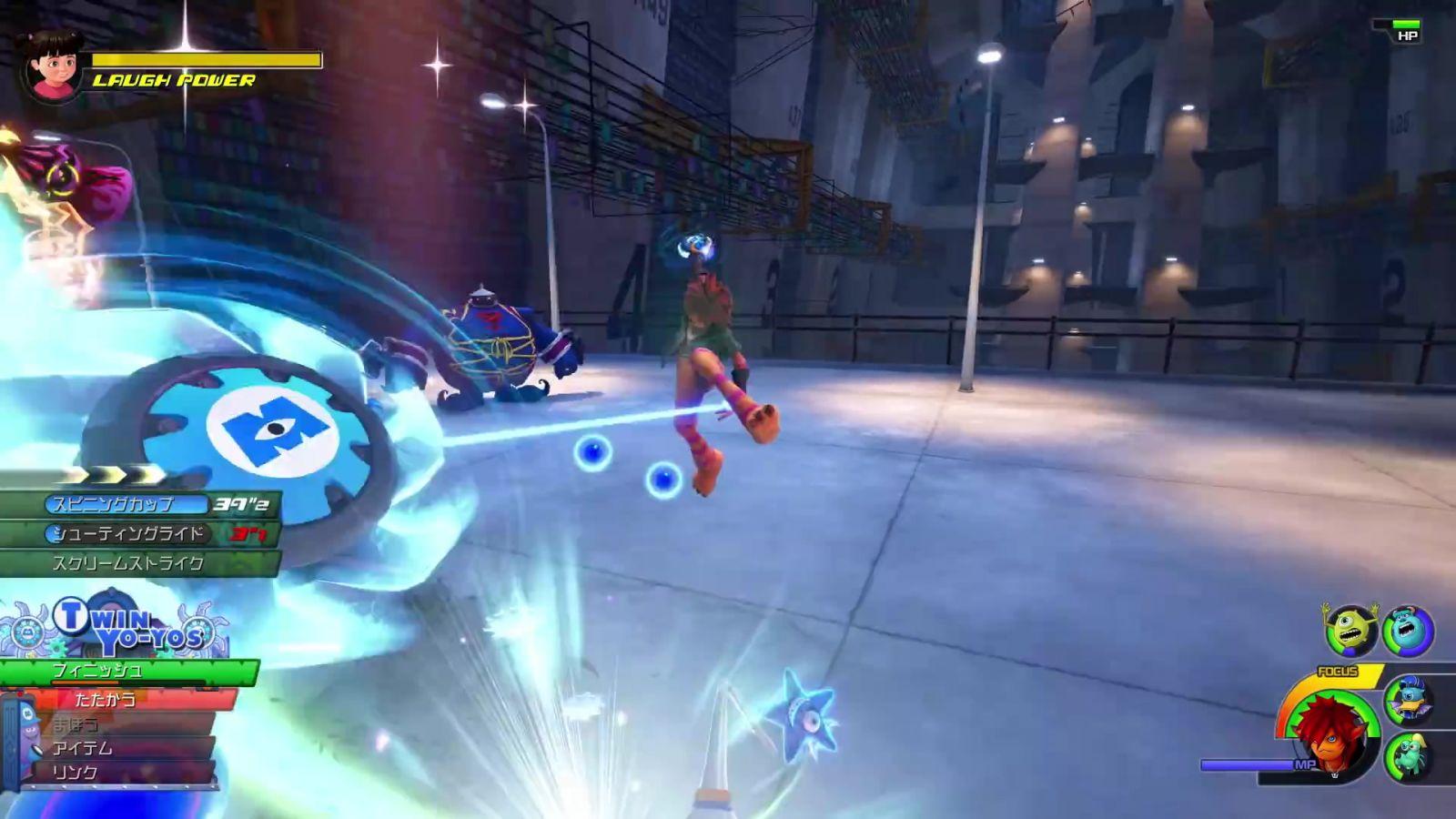Select Goofy's party portrait
Image resolution: width=1456 pixels, height=819 pixels.
click(x=1409, y=756)
